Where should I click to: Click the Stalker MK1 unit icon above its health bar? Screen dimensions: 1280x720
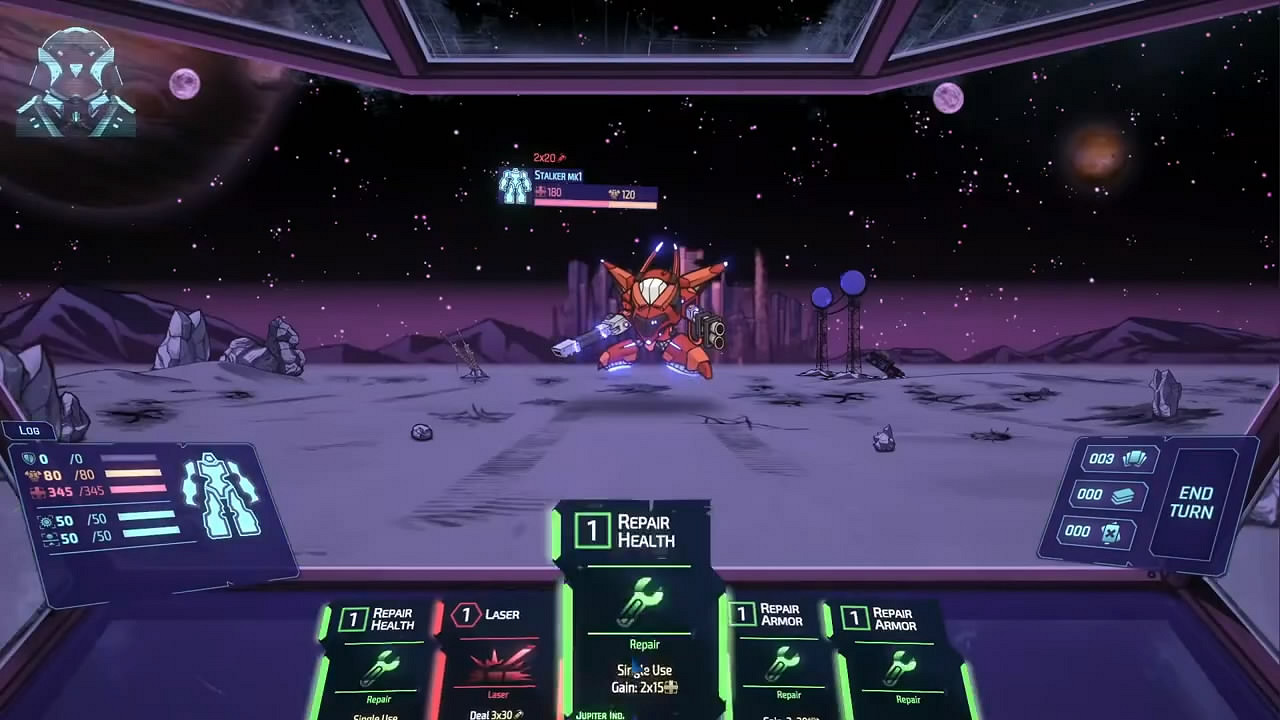pyautogui.click(x=515, y=185)
